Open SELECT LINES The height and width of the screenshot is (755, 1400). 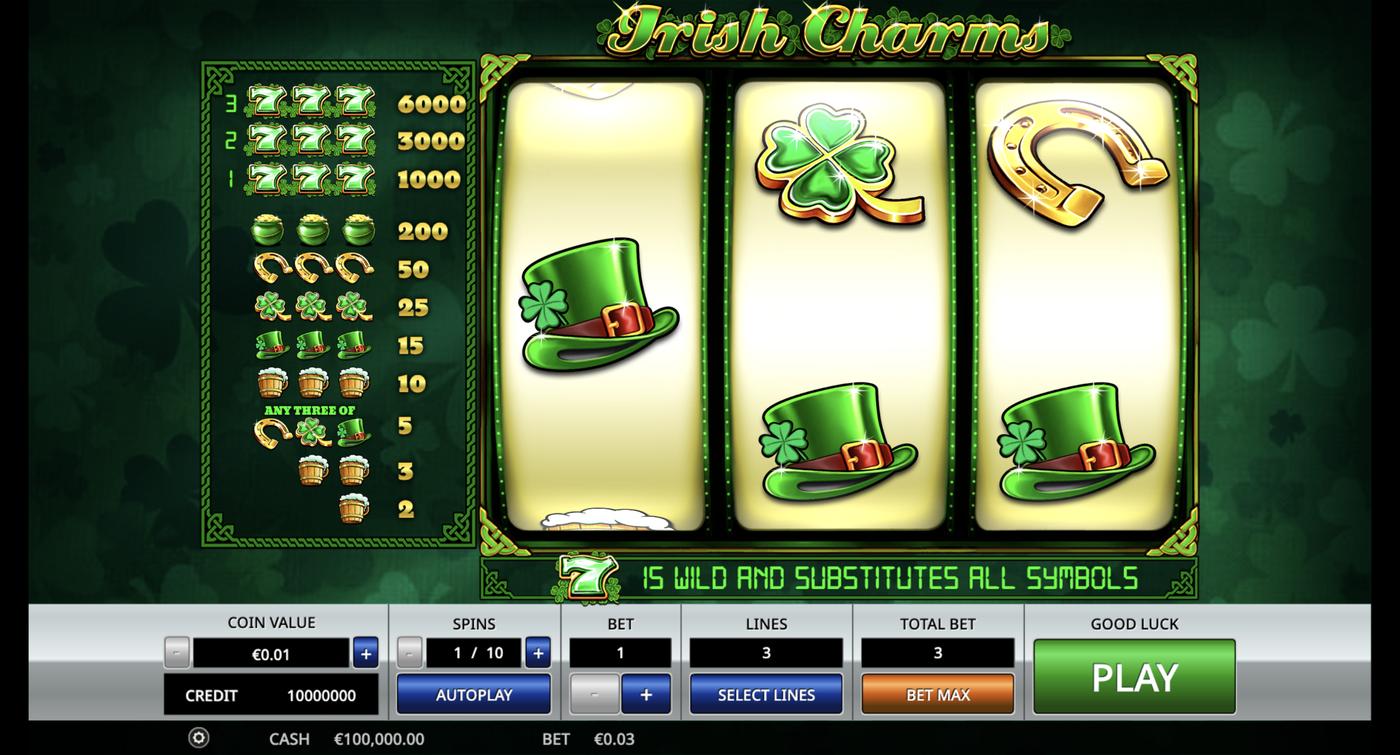tap(766, 693)
